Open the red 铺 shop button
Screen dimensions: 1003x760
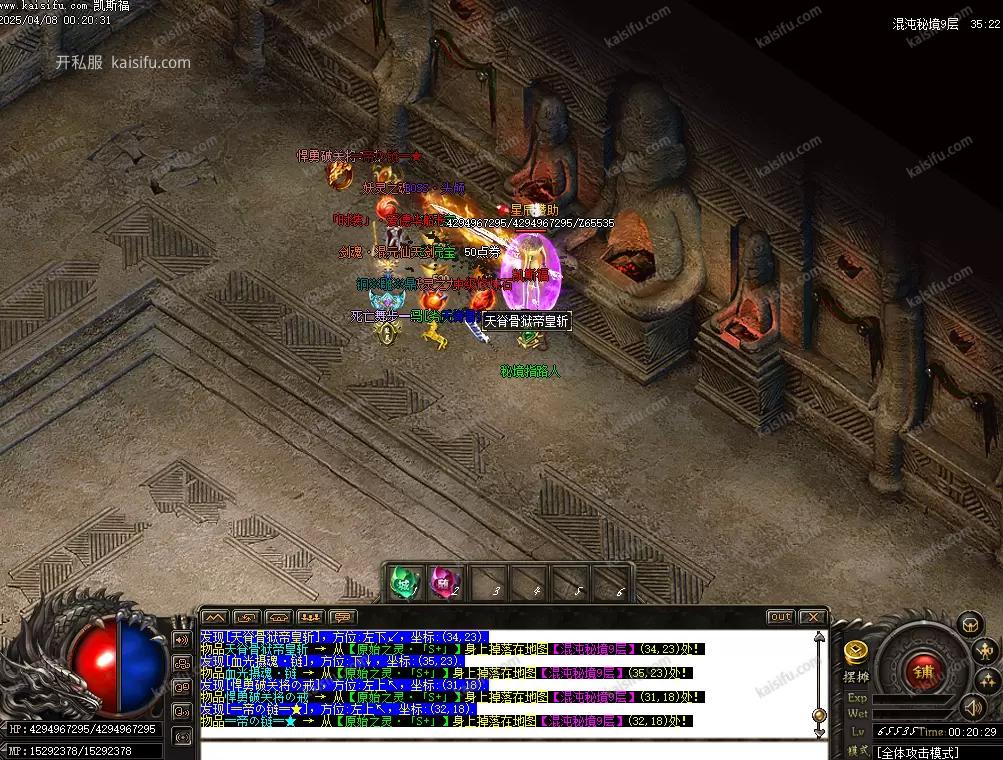(920, 673)
